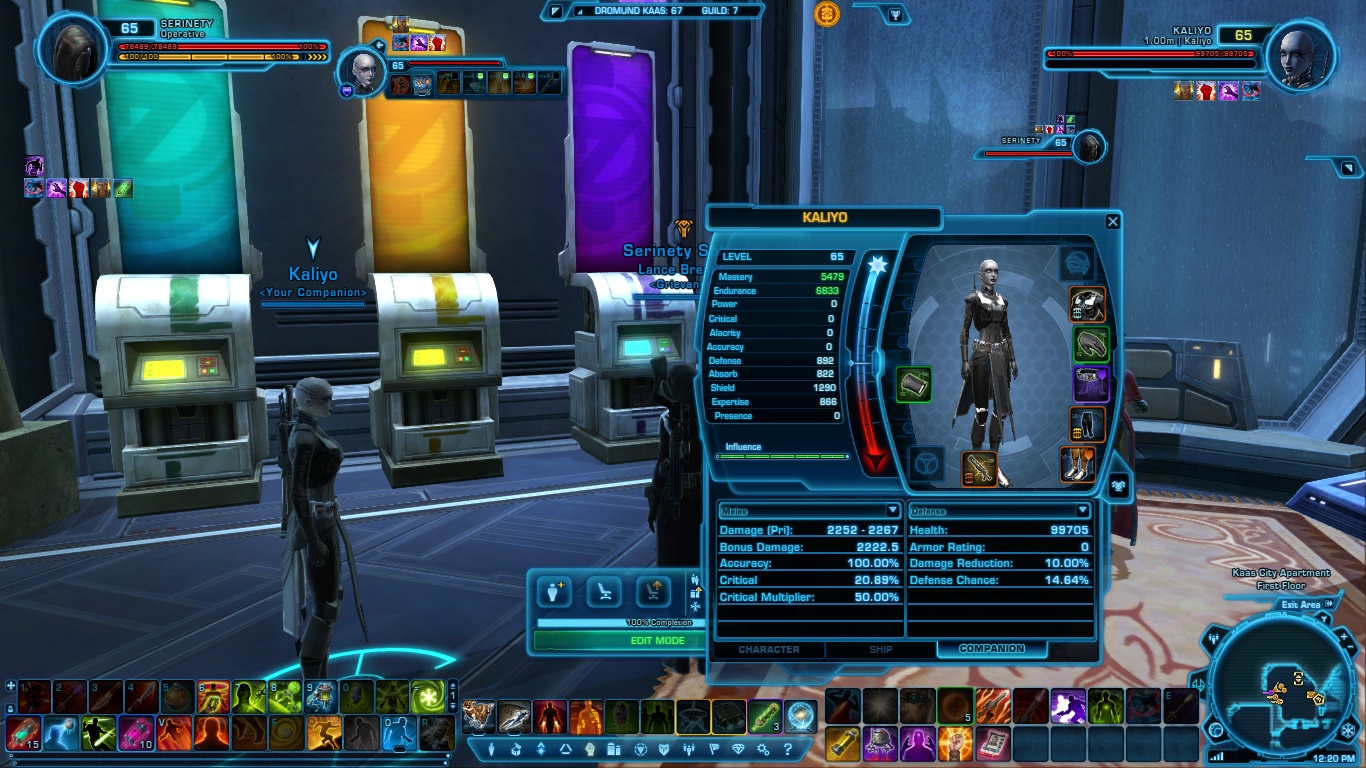Select the Companion tab
Screen dimensions: 1366x768
pos(992,649)
